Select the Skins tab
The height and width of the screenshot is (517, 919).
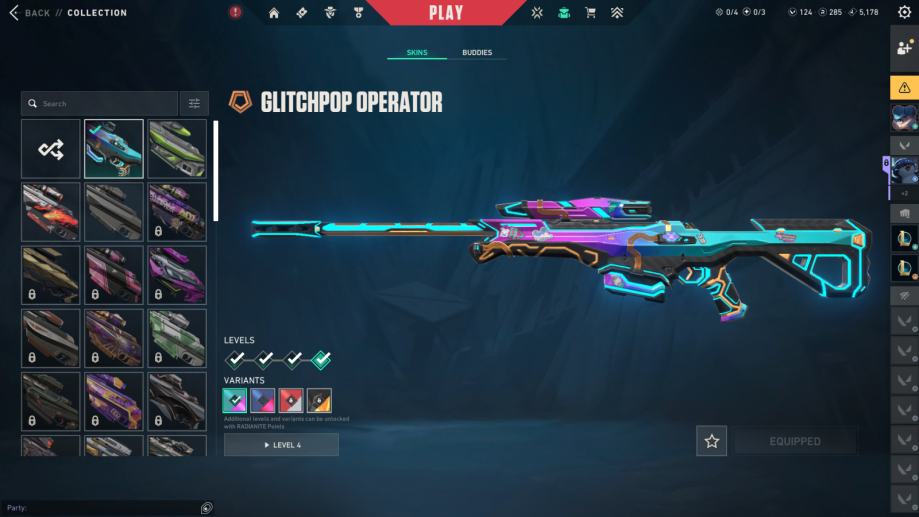tap(417, 52)
